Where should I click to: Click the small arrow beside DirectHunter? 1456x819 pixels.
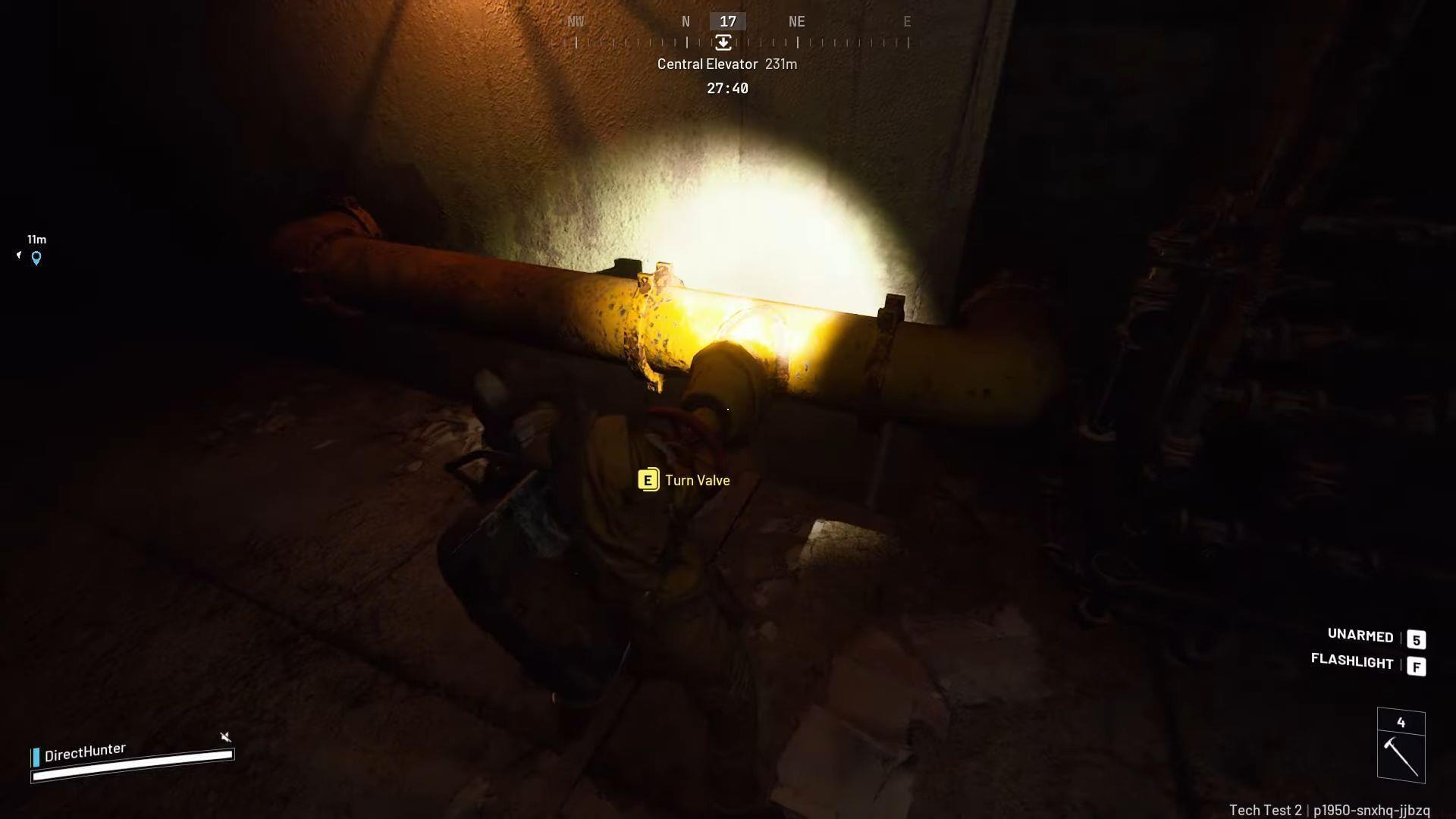[x=224, y=736]
